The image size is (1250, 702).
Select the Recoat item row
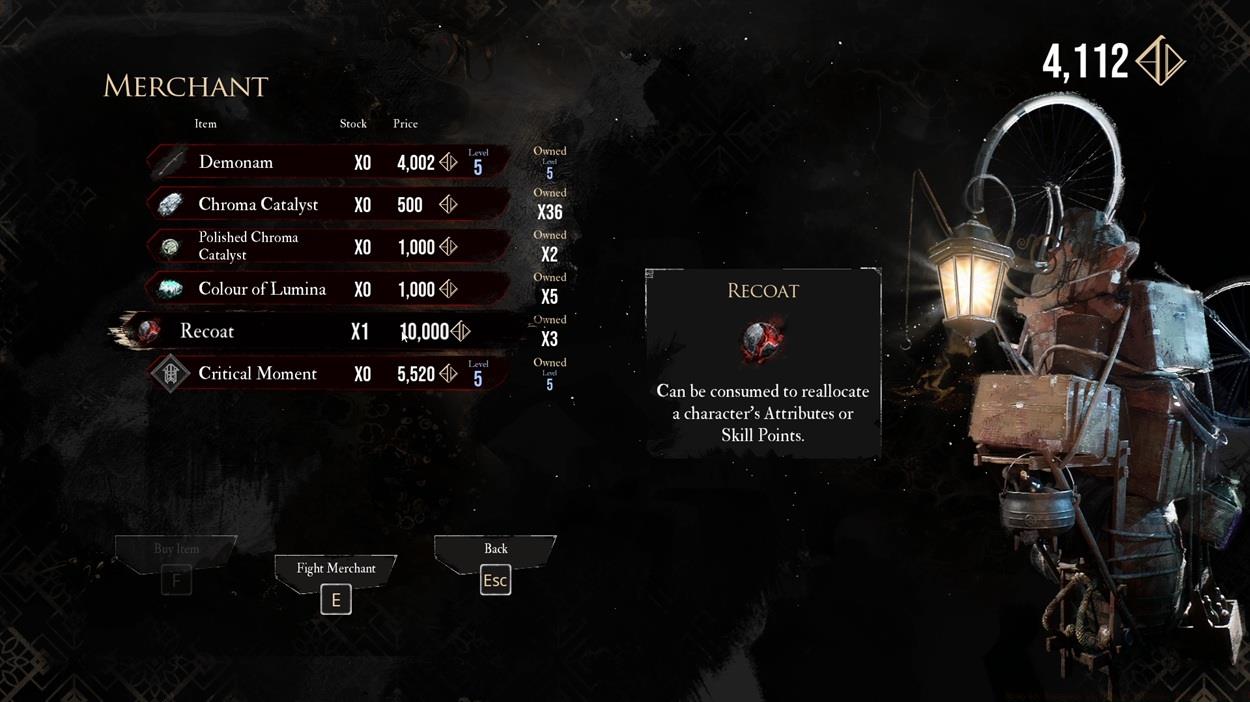pos(320,331)
